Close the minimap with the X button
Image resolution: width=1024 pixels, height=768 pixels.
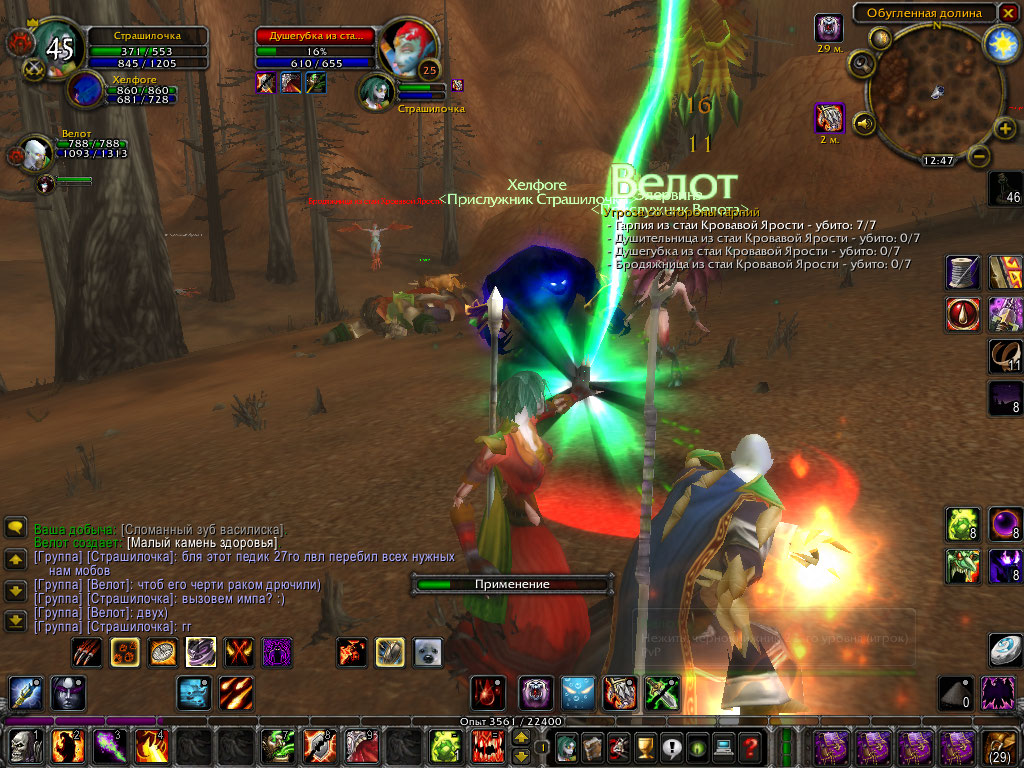coord(1008,13)
